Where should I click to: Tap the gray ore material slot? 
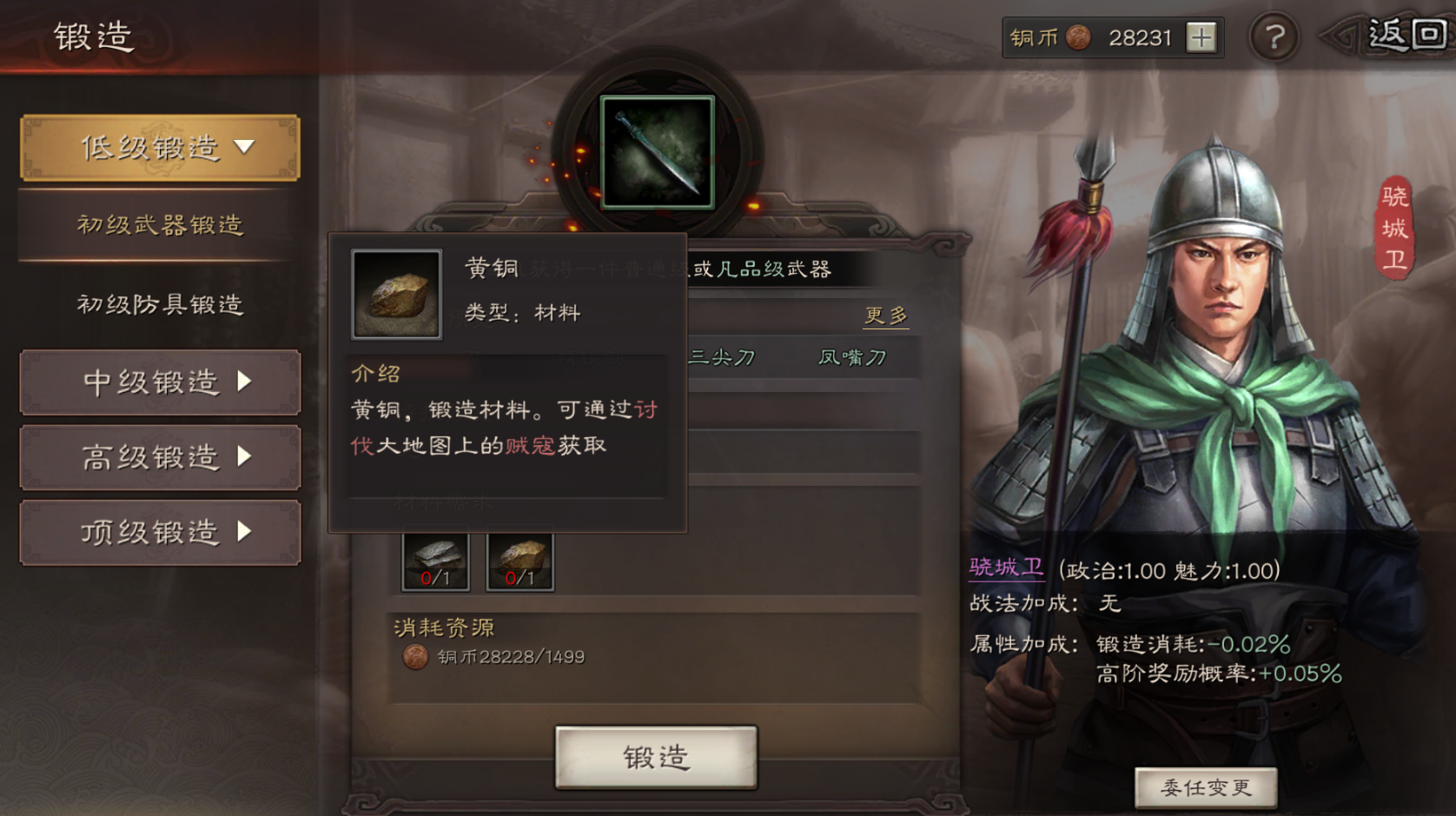[x=435, y=561]
